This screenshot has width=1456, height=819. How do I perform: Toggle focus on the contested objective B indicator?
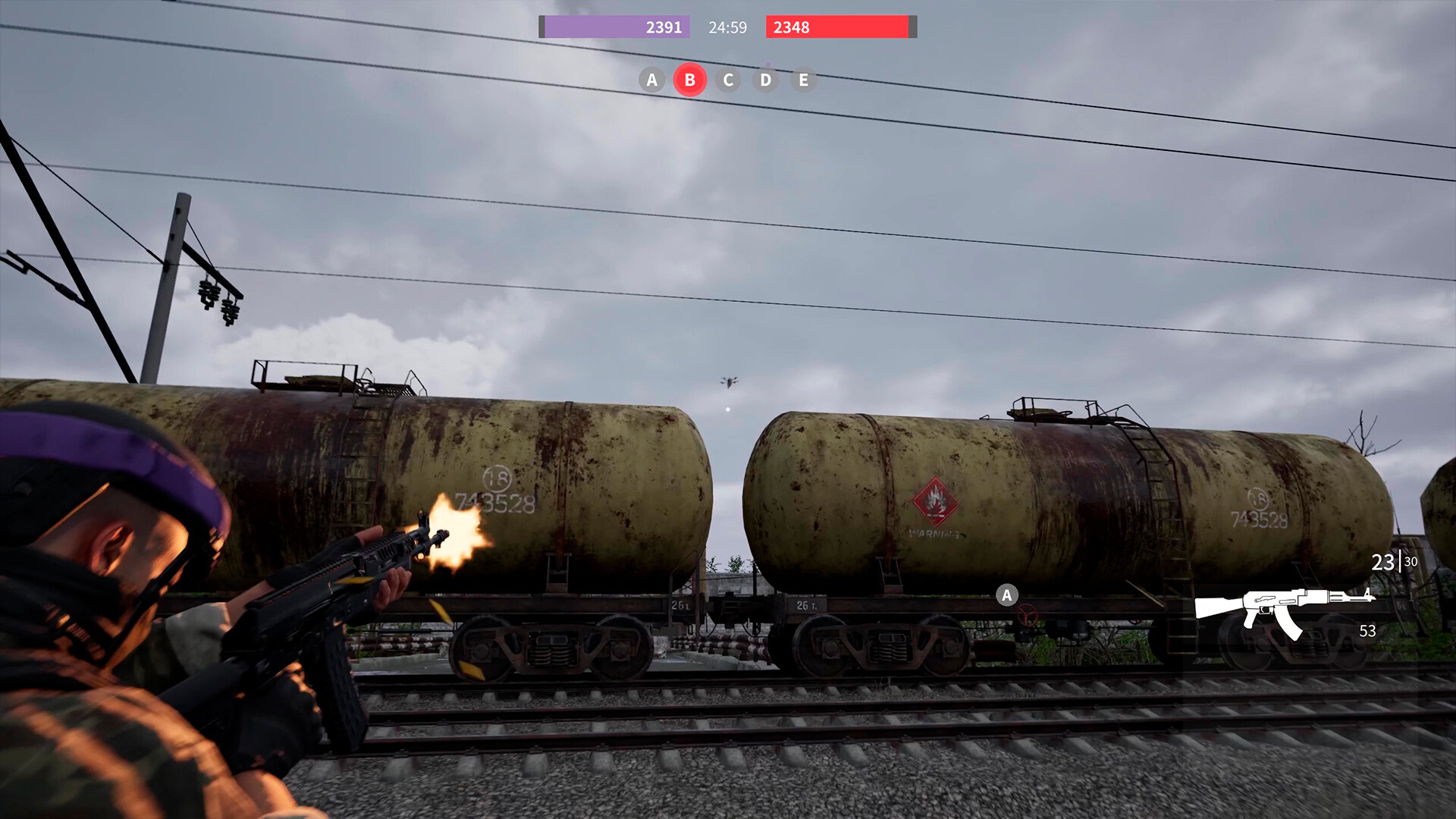(689, 79)
